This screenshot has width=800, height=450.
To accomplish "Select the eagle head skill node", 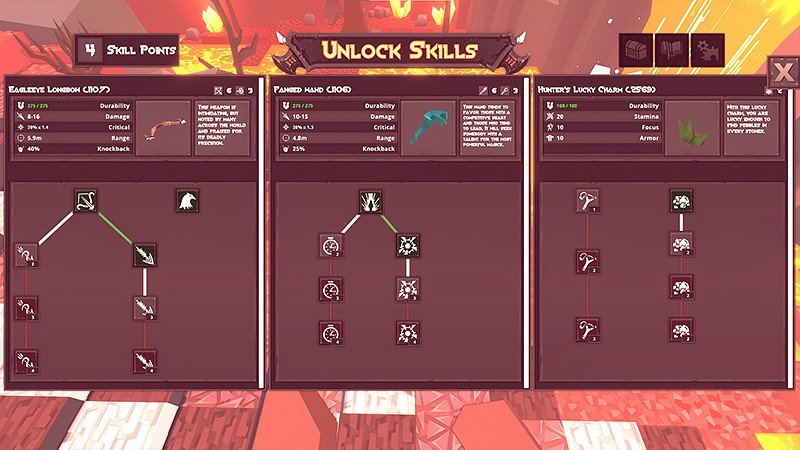I will click(x=187, y=202).
